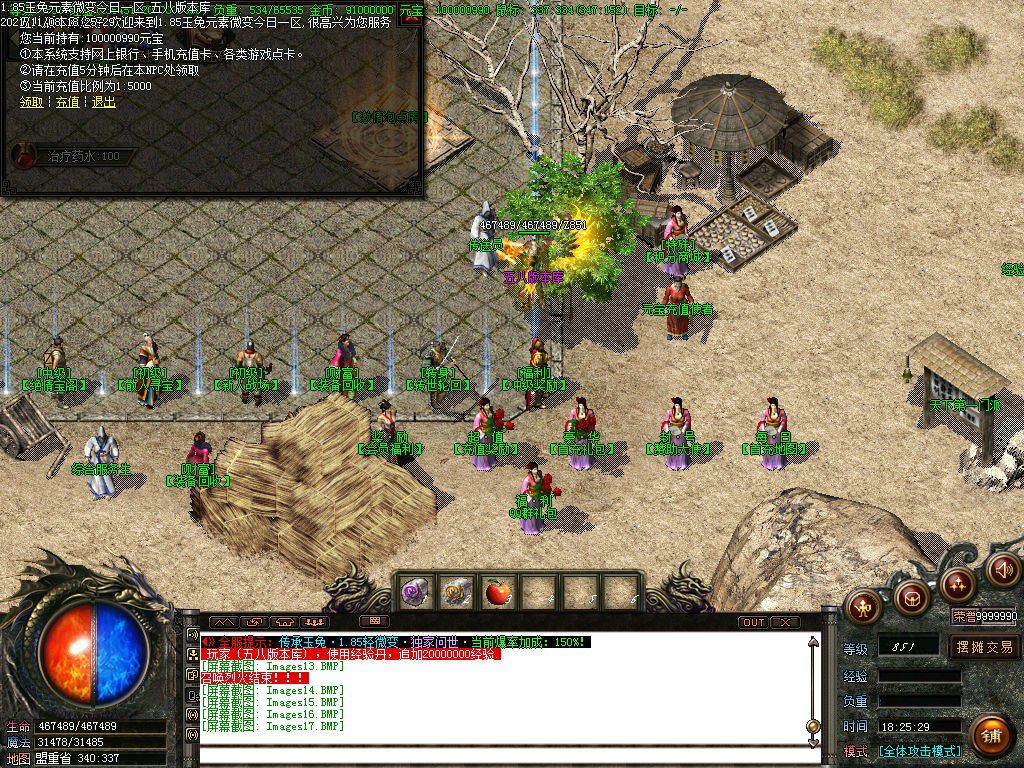This screenshot has width=1024, height=768.
Task: Open the character figure round button
Action: [x=863, y=605]
